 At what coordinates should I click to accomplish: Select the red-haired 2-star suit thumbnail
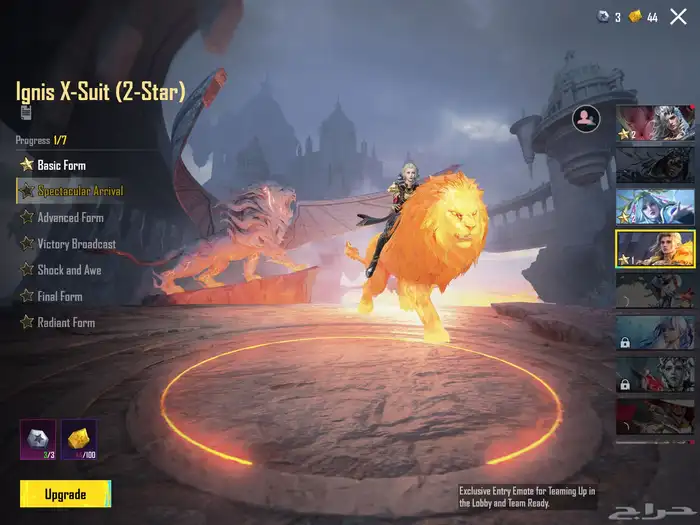(655, 123)
